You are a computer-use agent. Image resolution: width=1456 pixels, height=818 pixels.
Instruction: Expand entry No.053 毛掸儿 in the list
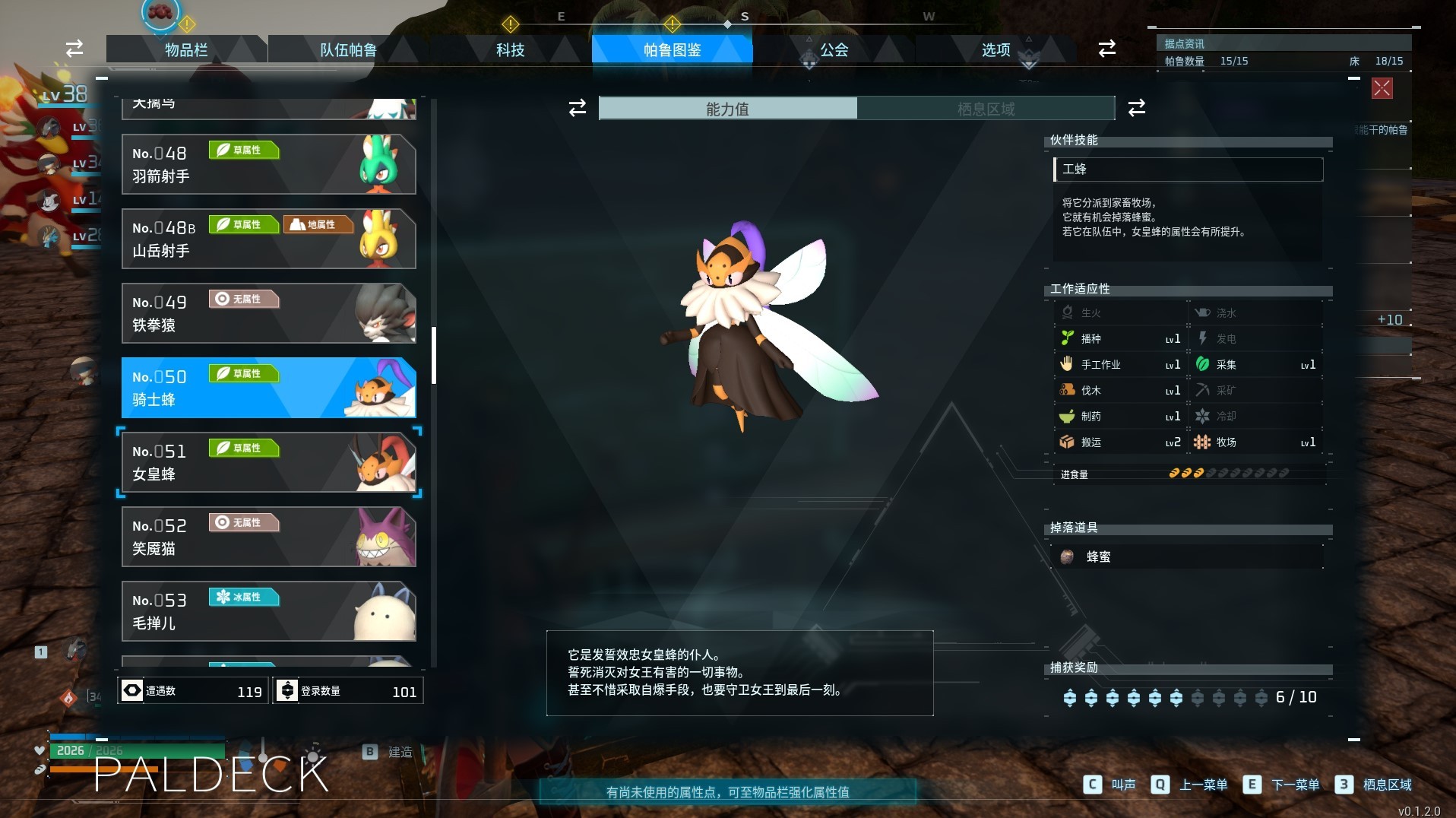269,611
